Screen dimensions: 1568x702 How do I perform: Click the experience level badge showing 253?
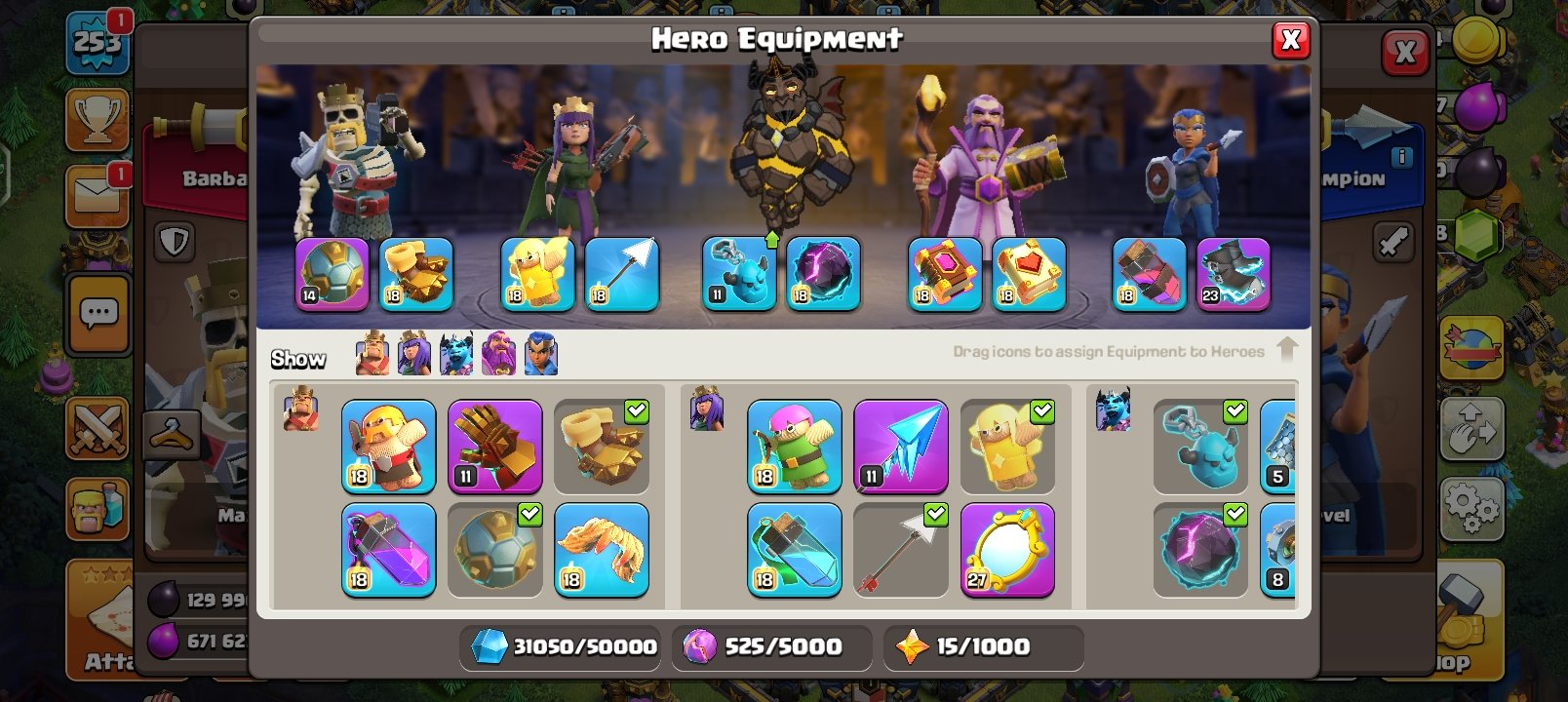tap(95, 43)
